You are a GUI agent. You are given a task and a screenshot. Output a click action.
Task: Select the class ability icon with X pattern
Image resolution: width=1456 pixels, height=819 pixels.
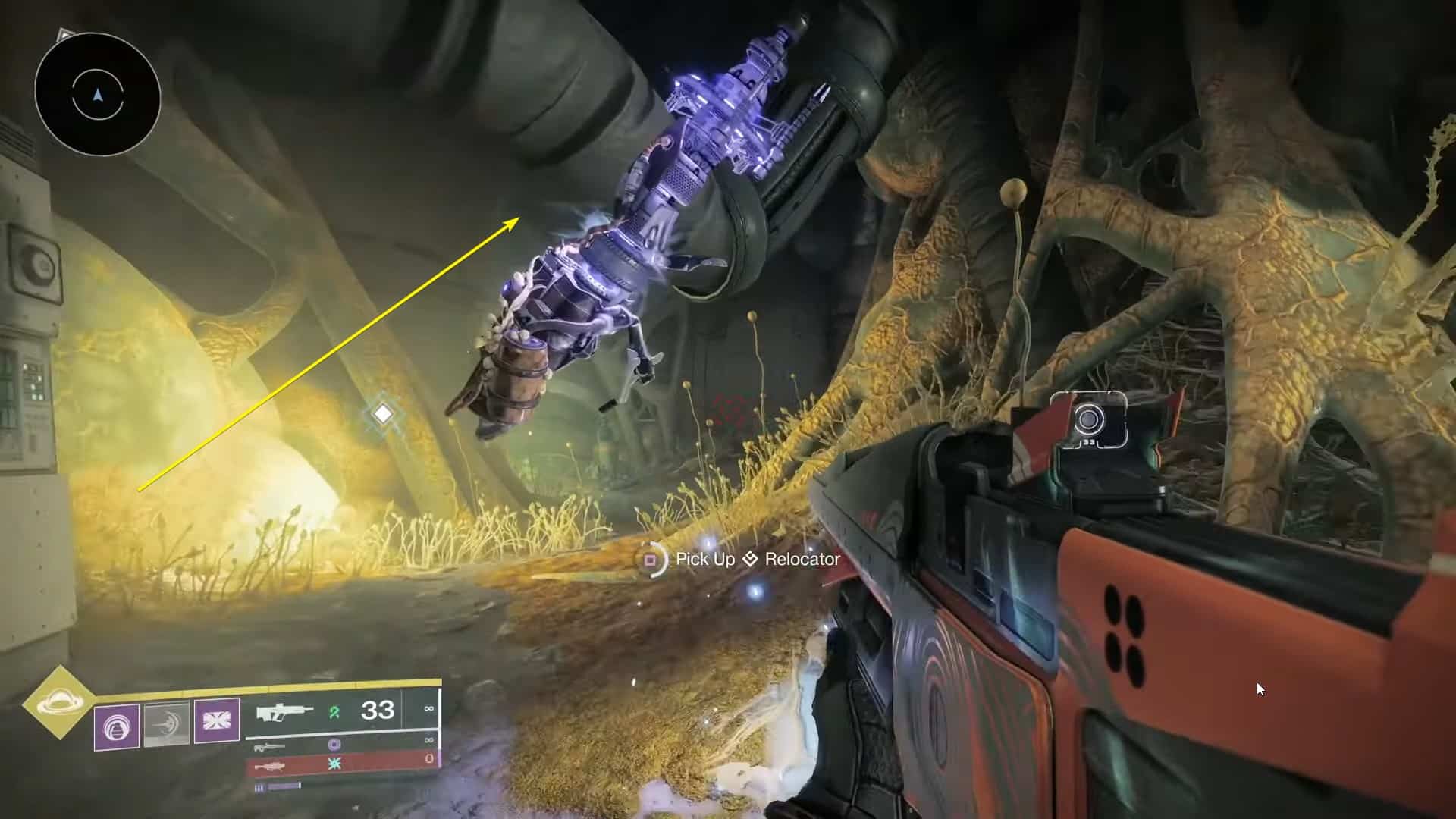coord(215,720)
